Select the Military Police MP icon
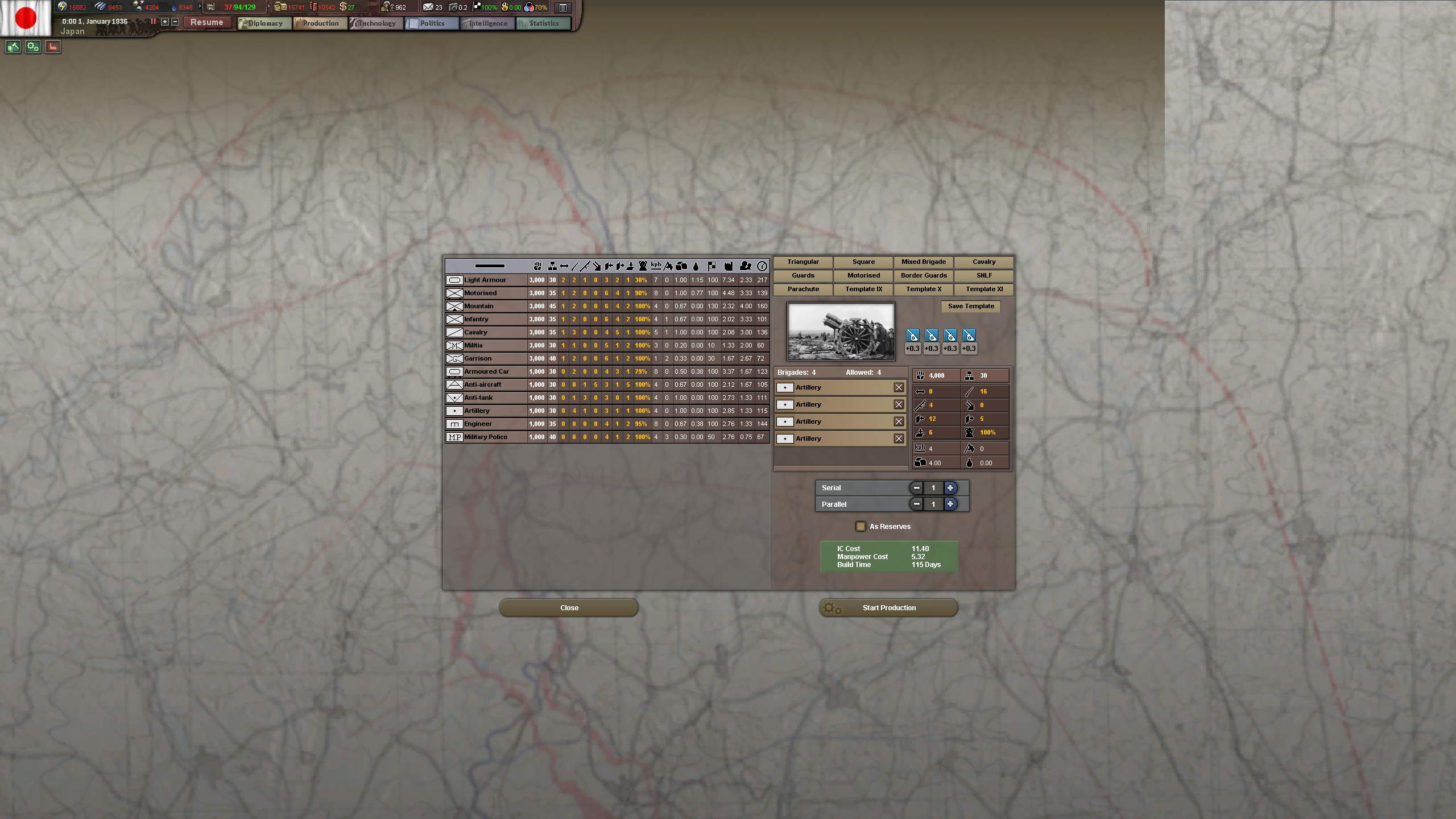 (x=454, y=437)
